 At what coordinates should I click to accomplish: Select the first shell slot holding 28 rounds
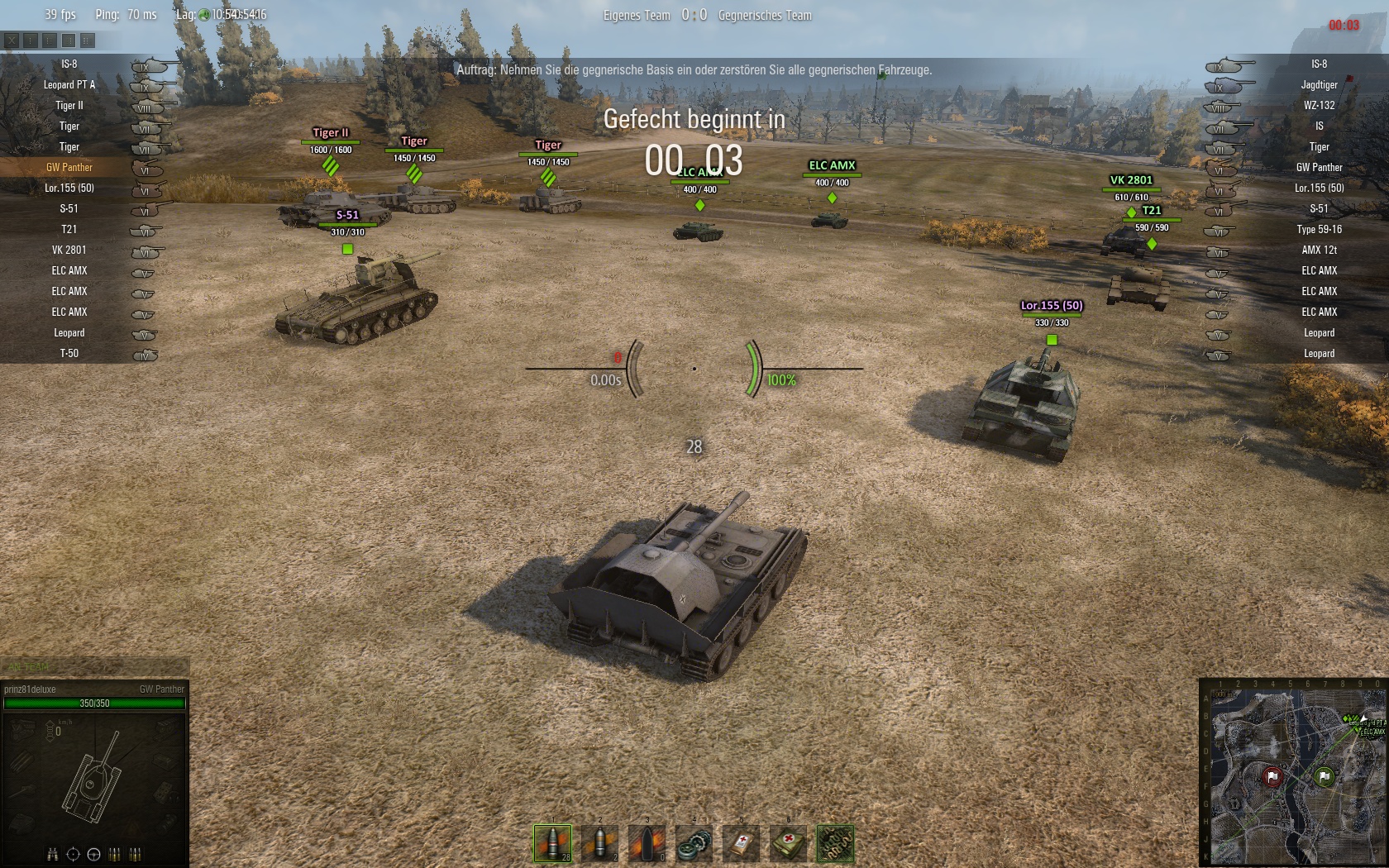tap(552, 844)
